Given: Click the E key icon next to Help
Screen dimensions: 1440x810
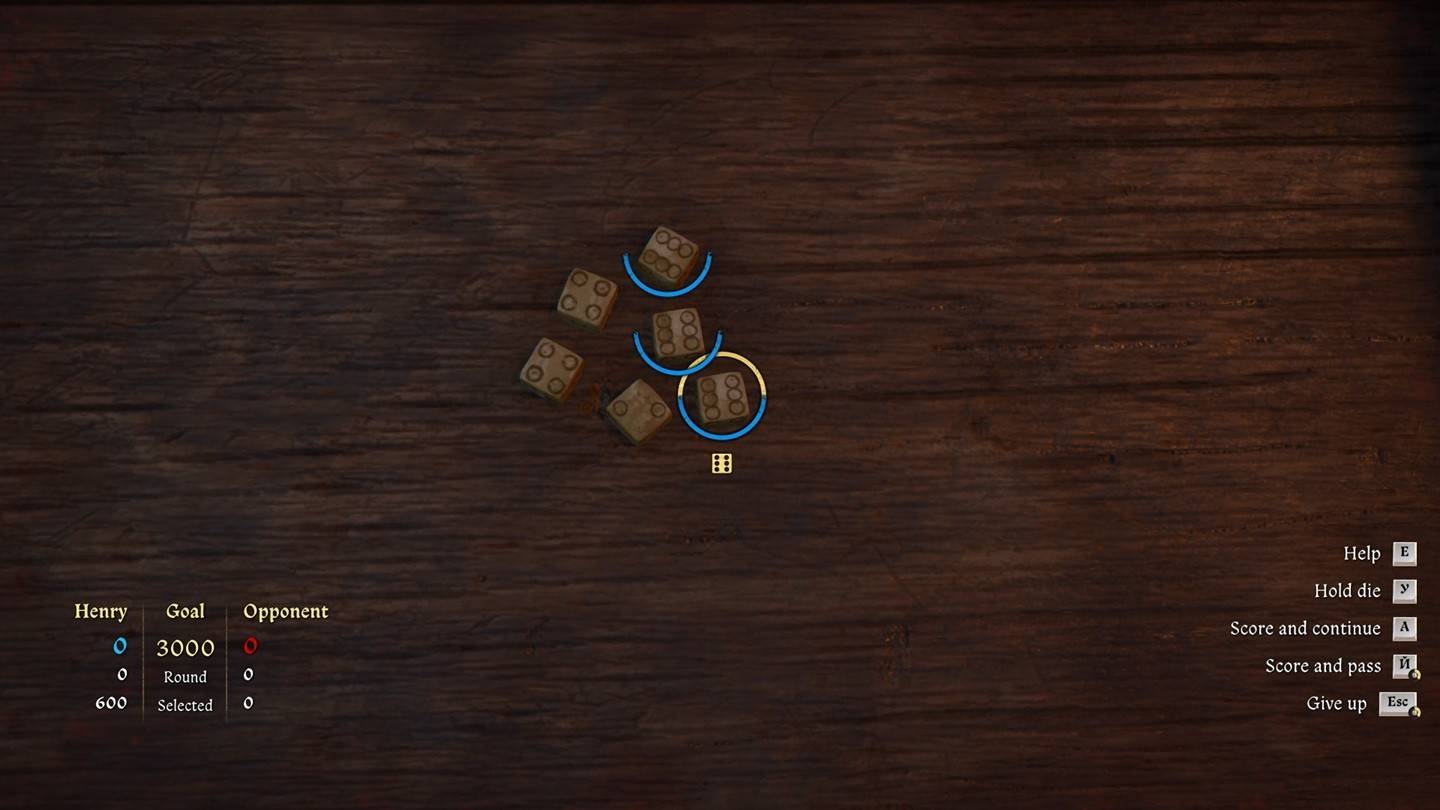Looking at the screenshot, I should coord(1404,553).
